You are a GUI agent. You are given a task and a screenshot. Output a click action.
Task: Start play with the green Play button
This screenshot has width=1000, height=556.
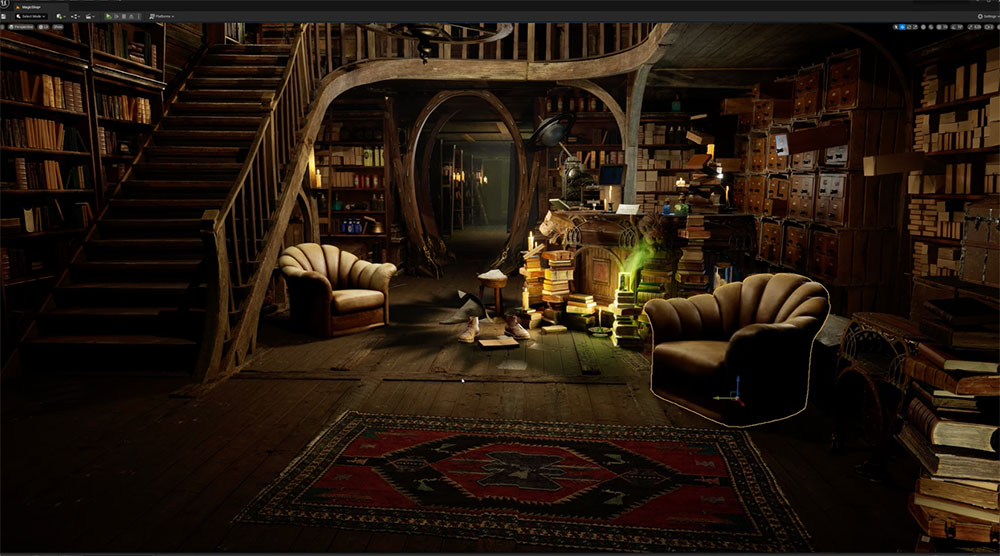(x=109, y=16)
